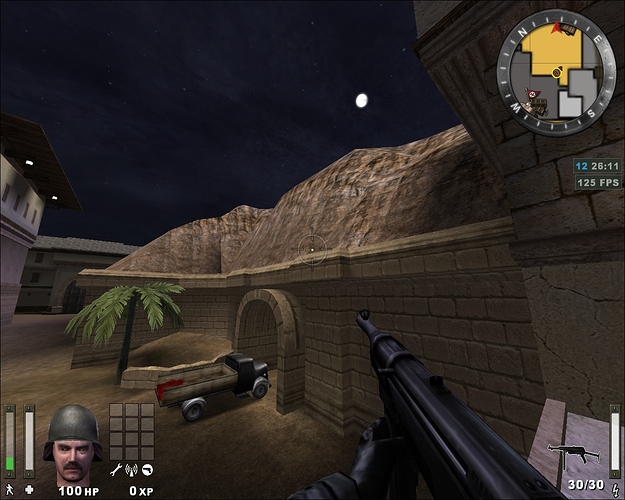The image size is (625, 500).
Task: Click the white medical cross icon
Action: click(29, 489)
